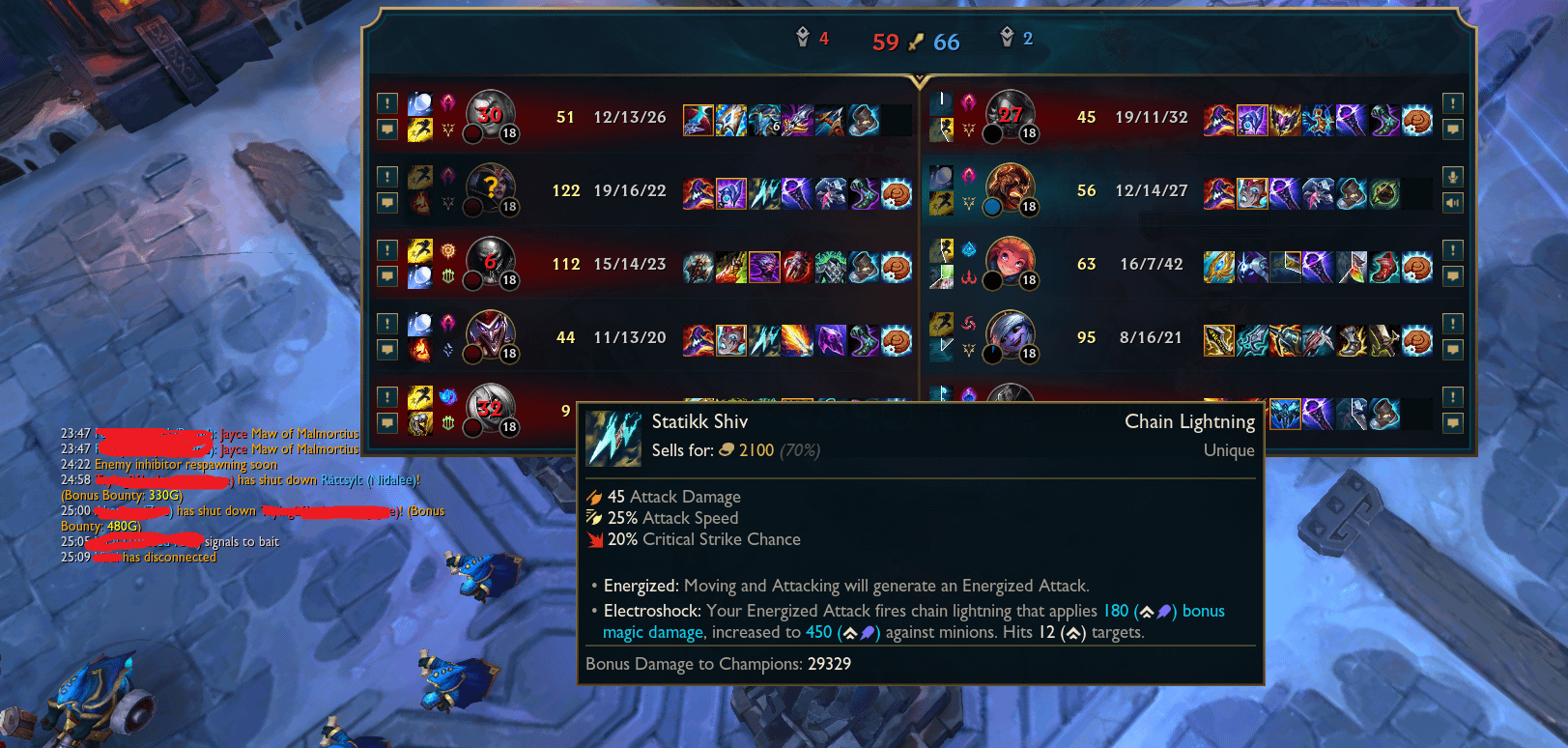Click the gold coin icon next to the 2100 sell price
The width and height of the screenshot is (1568, 748).
point(726,450)
